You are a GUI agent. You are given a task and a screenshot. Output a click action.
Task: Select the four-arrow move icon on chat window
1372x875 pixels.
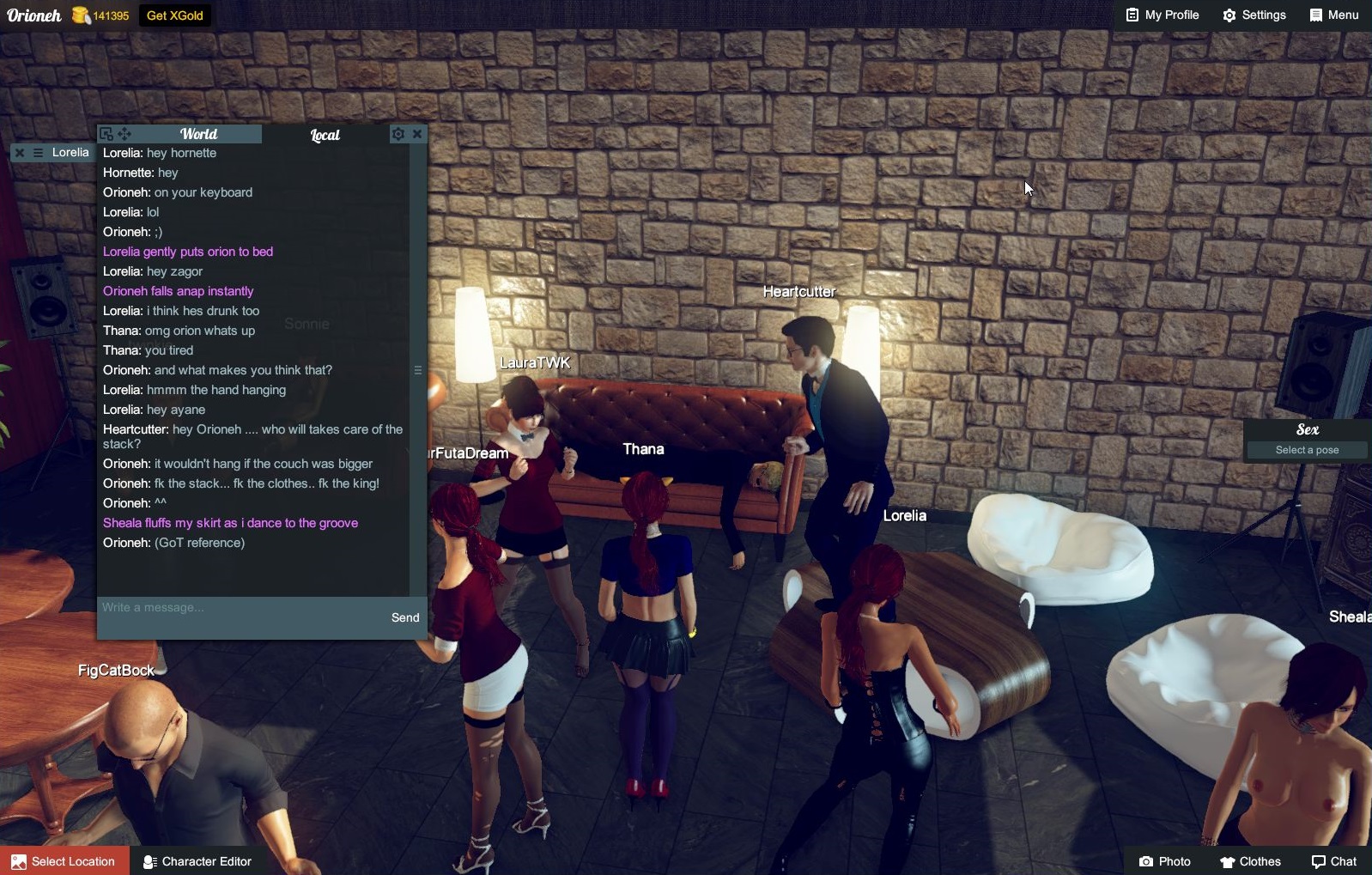[124, 134]
